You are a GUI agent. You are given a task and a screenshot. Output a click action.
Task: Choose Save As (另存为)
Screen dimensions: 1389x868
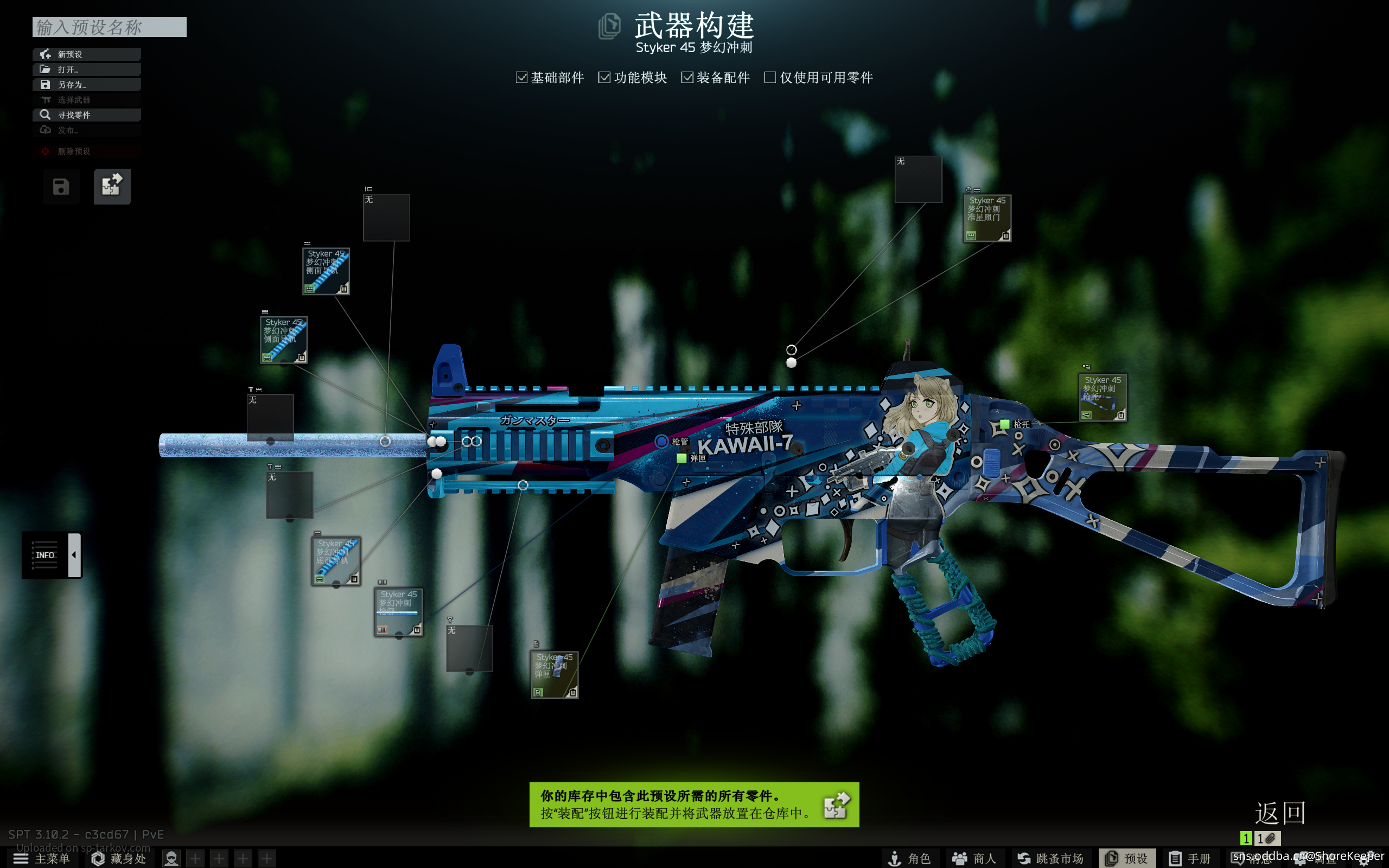(x=86, y=85)
